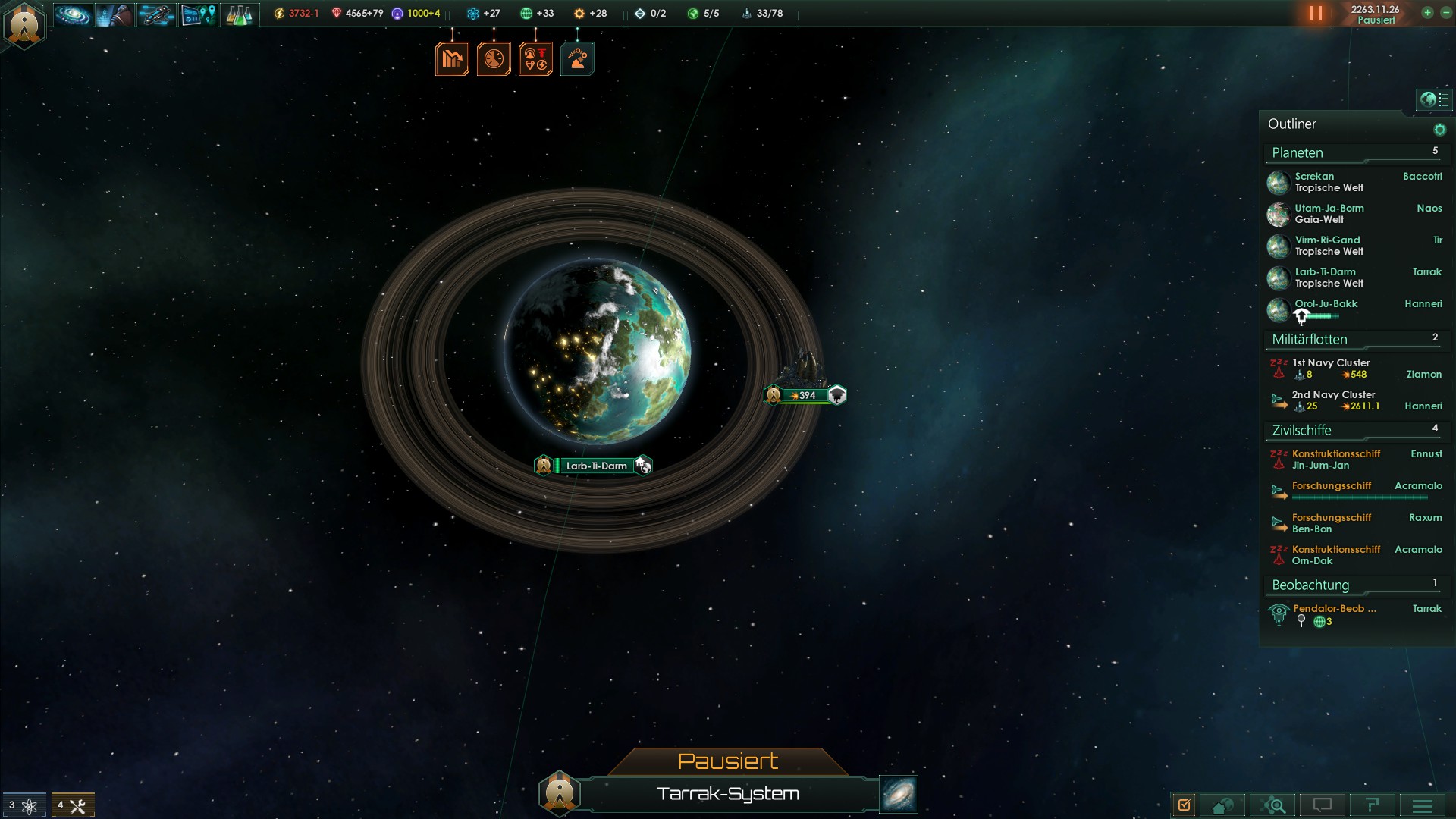
Task: Toggle the orange pause button
Action: (1316, 14)
